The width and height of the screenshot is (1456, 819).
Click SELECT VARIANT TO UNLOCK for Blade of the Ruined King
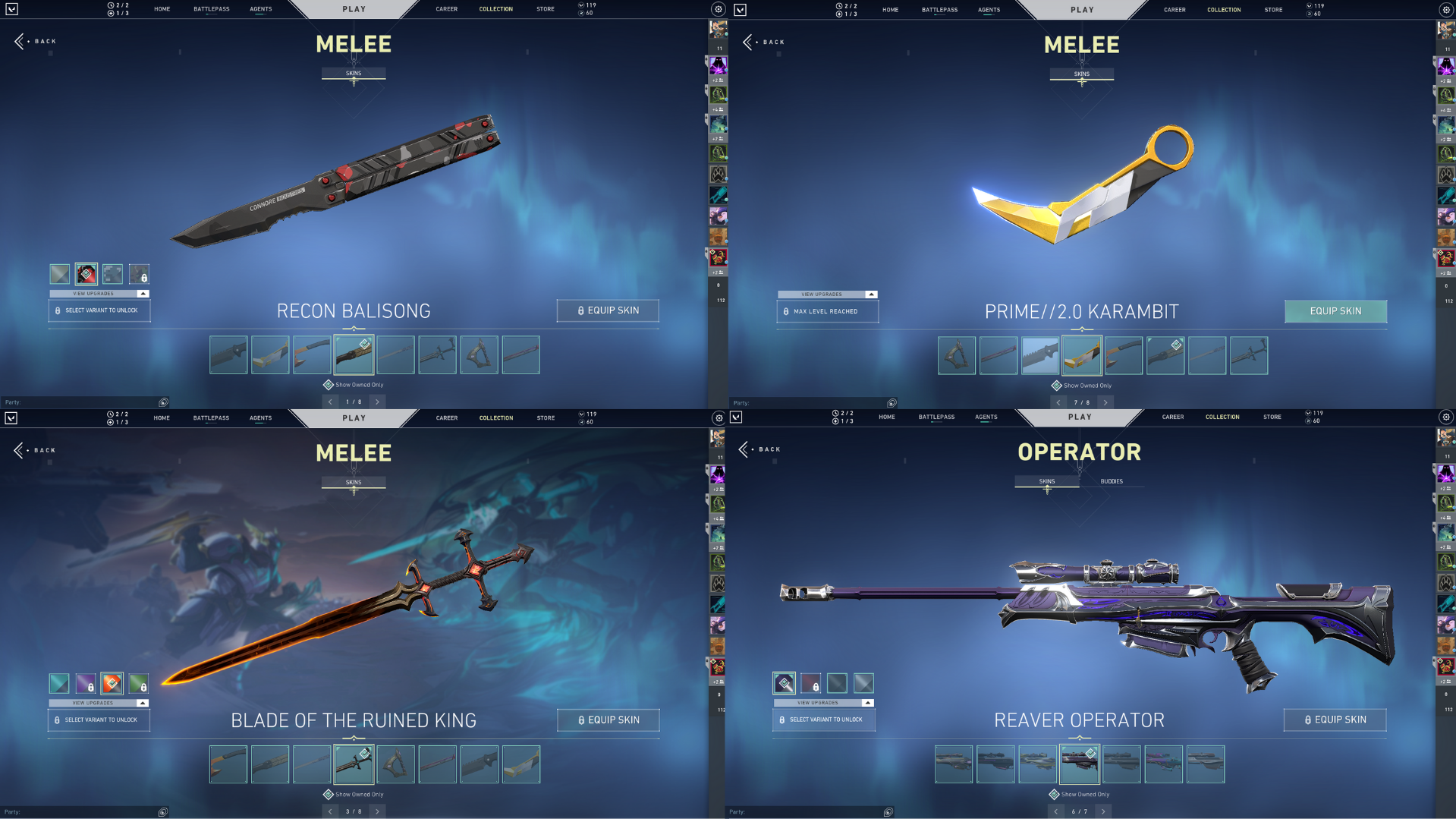coord(99,720)
